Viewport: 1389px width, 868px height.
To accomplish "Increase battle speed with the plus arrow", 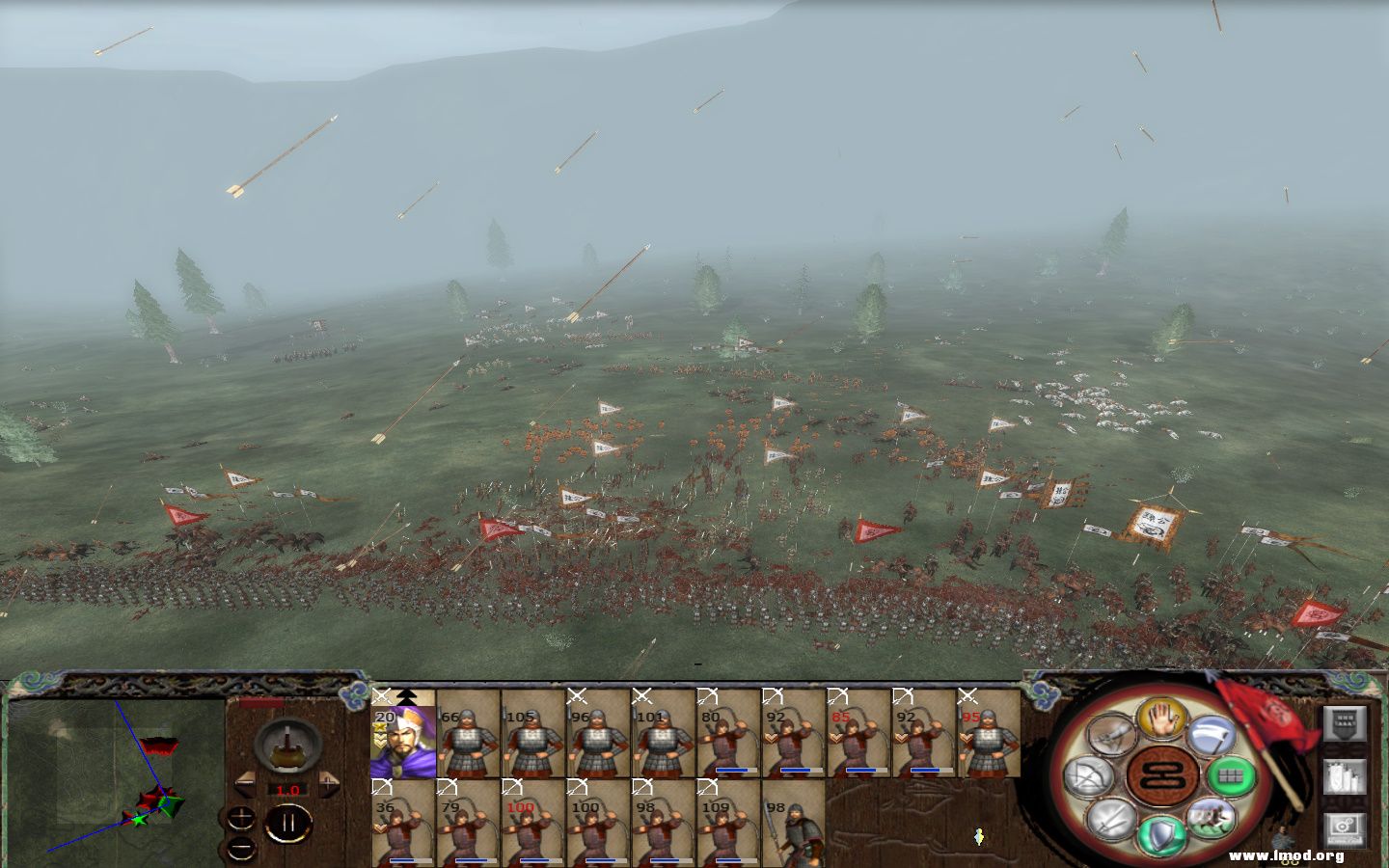I will pos(328,782).
